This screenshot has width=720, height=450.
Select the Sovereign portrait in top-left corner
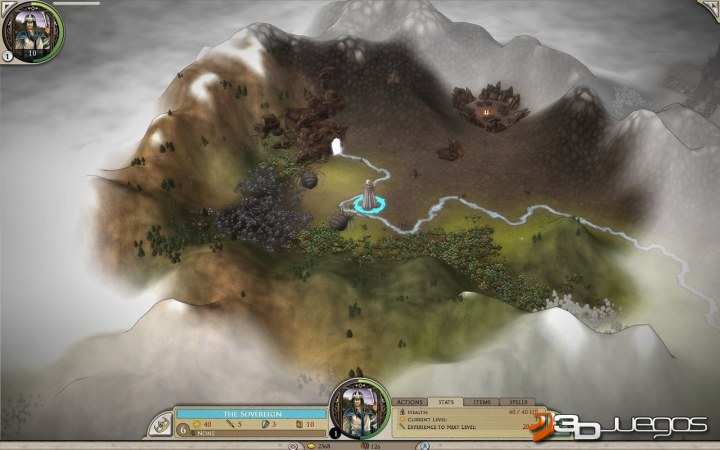(x=31, y=30)
